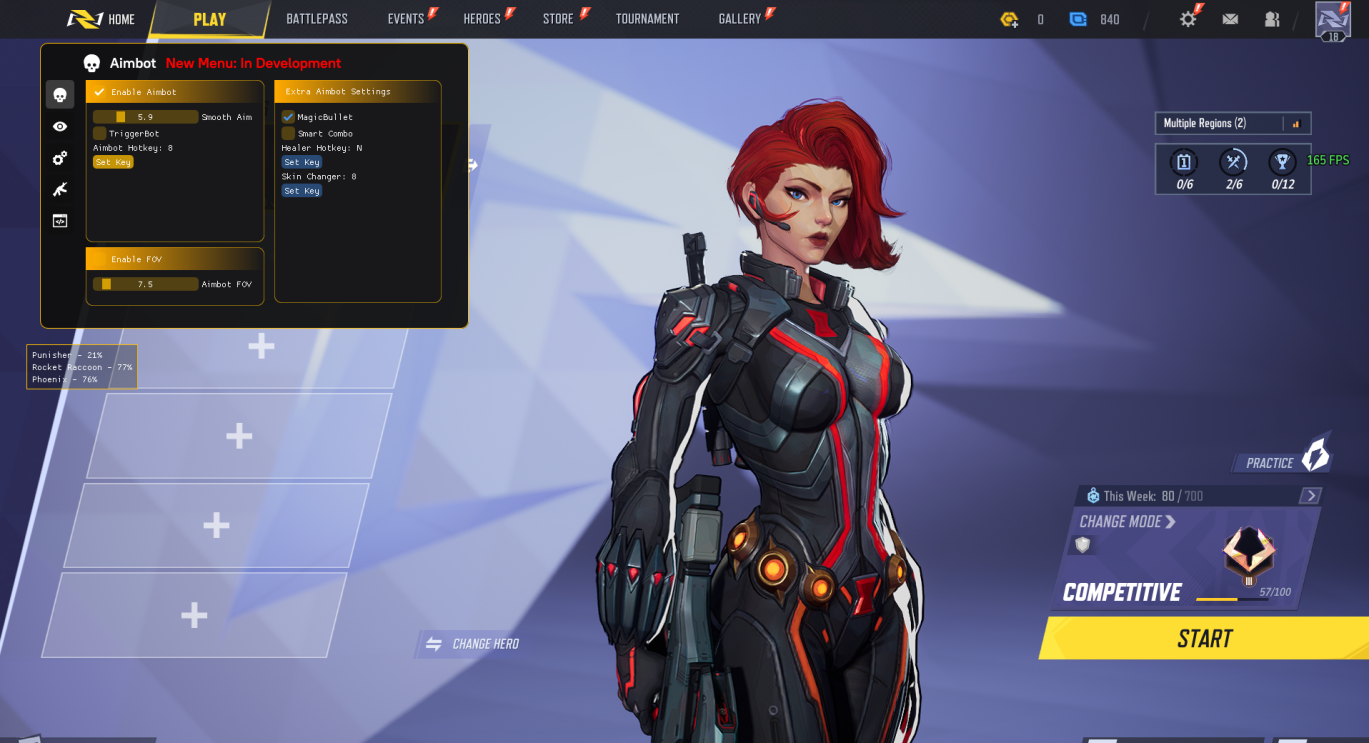
Task: Open the HEROES tab
Action: click(482, 19)
